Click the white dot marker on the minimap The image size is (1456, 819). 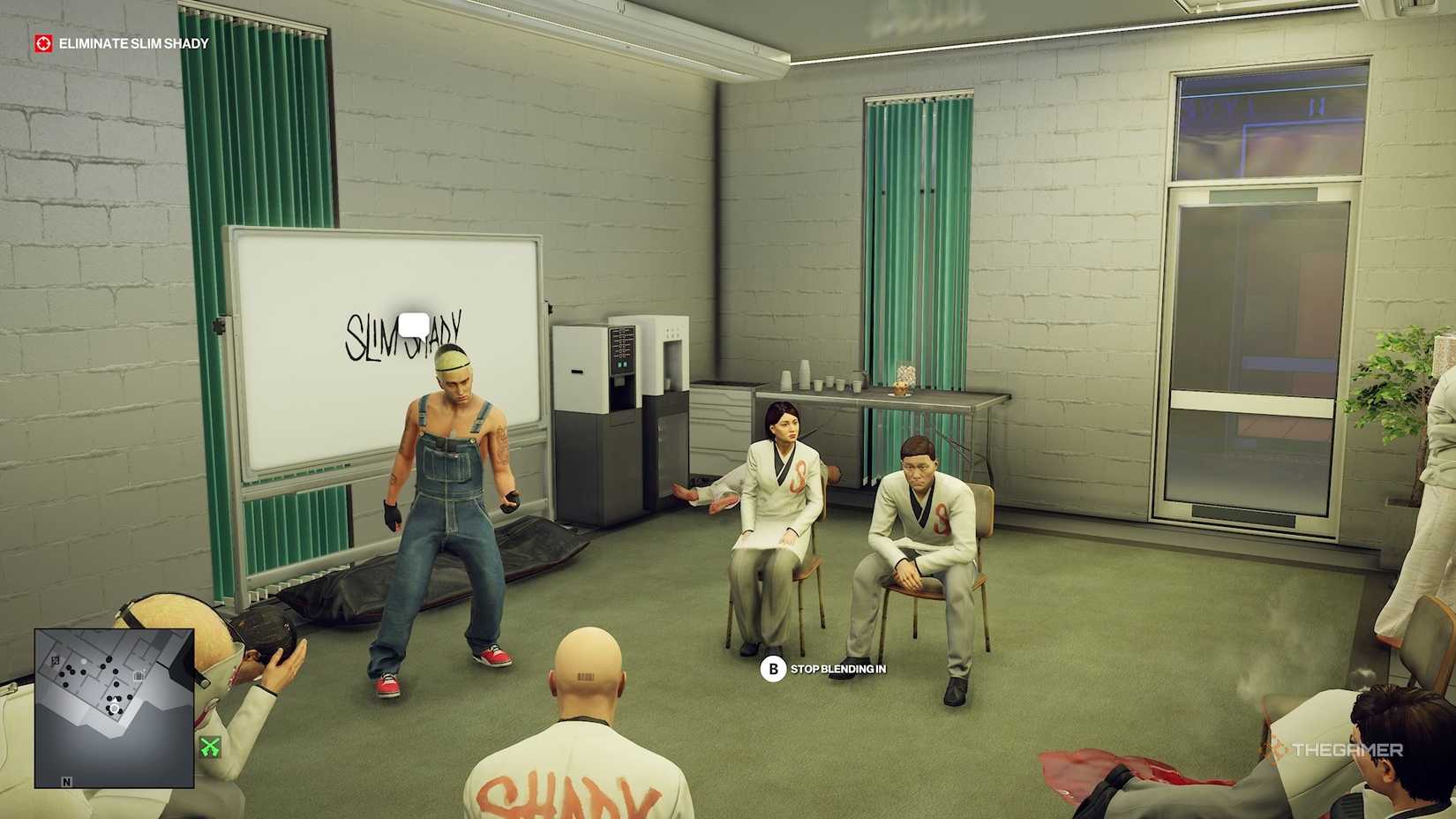click(84, 662)
